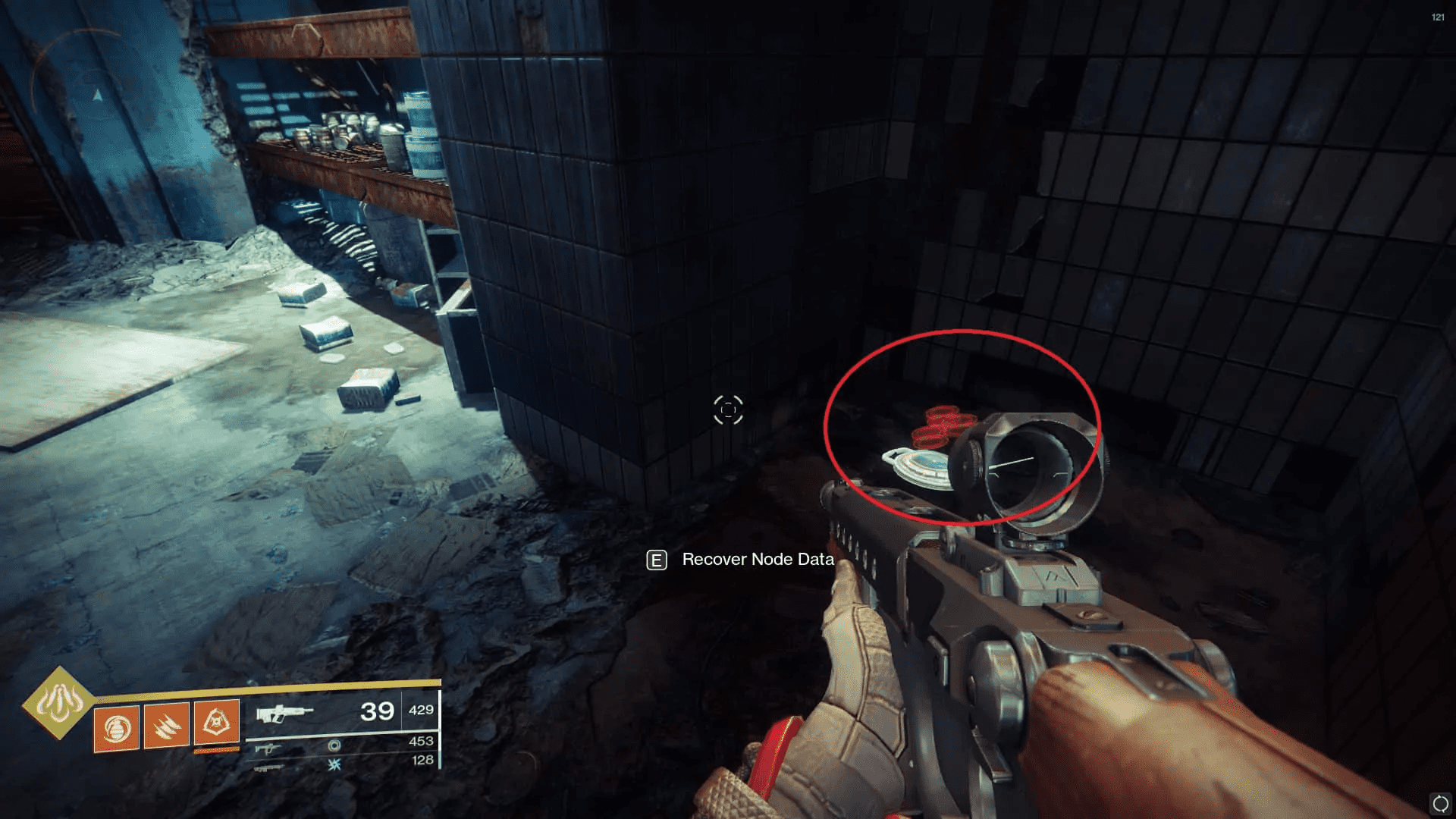
Task: Click the blue Arc star icon
Action: [334, 766]
